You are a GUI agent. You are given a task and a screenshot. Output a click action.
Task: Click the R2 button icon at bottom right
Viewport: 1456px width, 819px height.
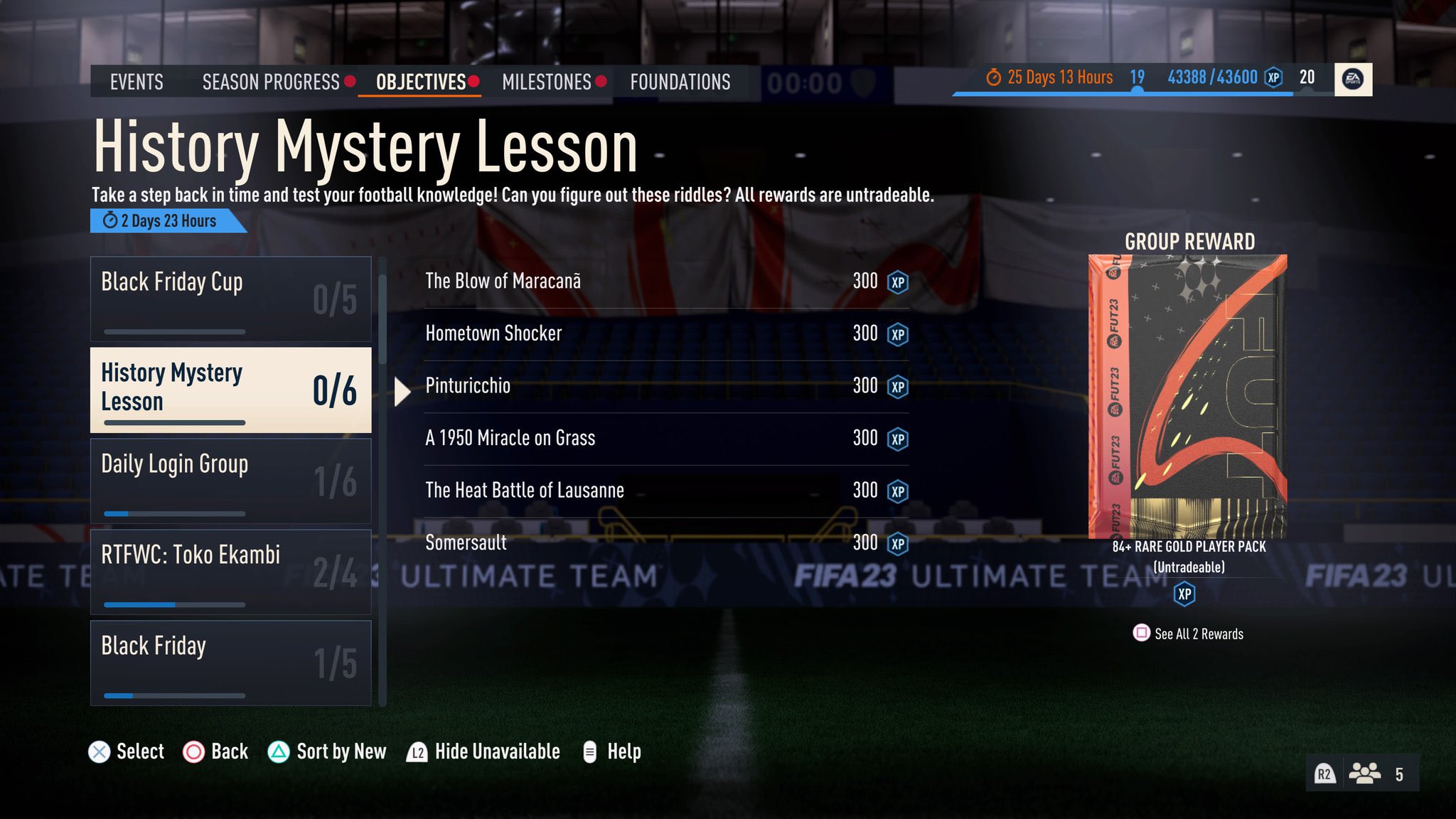tap(1325, 773)
